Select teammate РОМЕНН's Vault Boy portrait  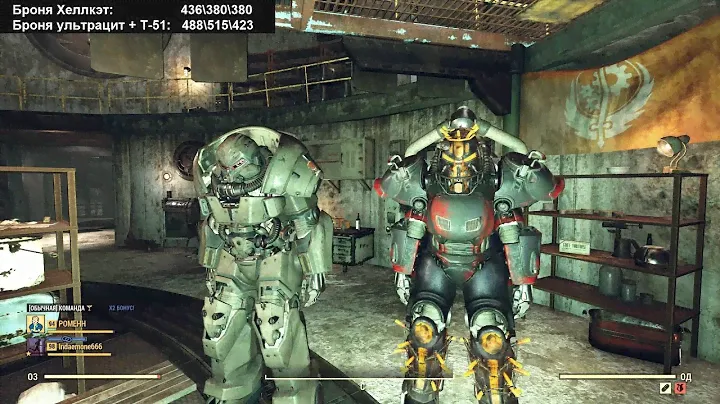pos(35,324)
